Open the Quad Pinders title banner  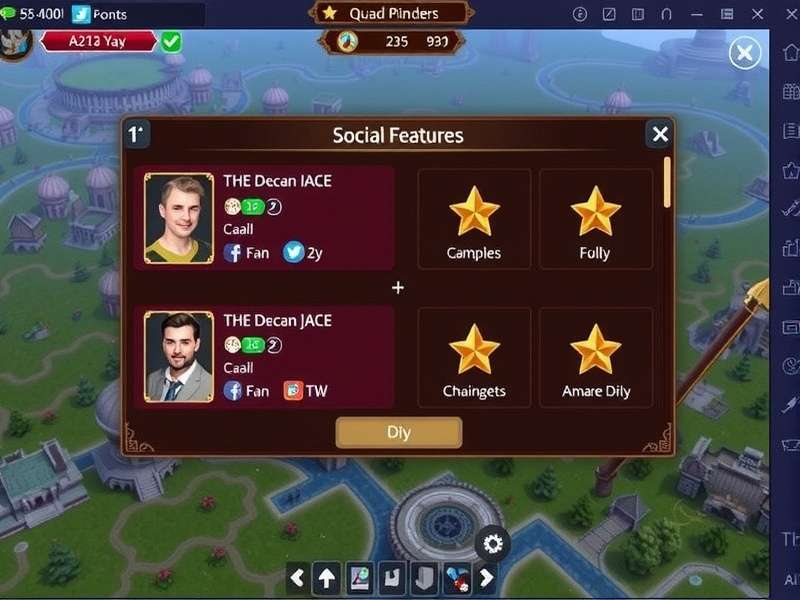point(394,13)
